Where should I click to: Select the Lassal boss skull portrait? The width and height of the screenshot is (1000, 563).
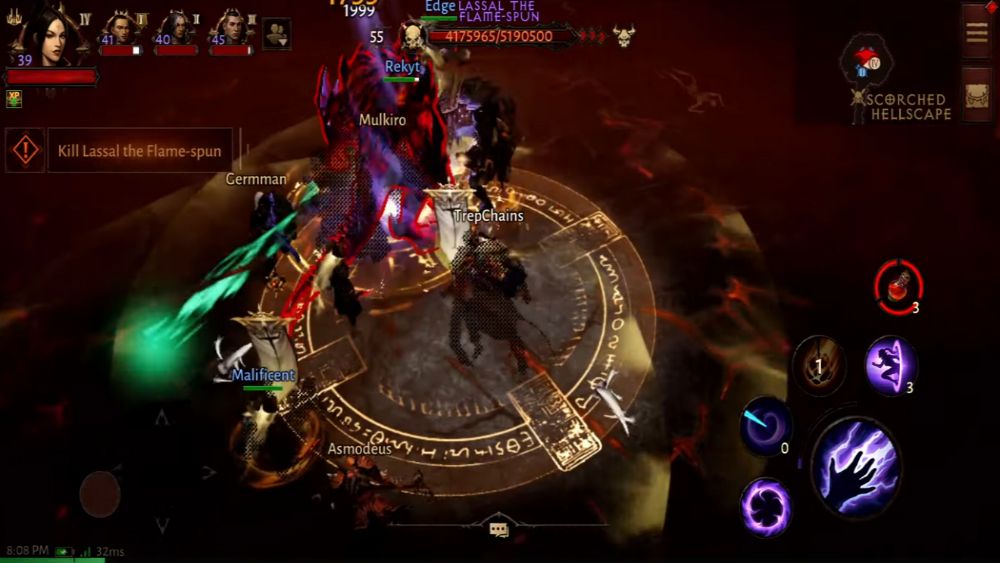coord(411,37)
